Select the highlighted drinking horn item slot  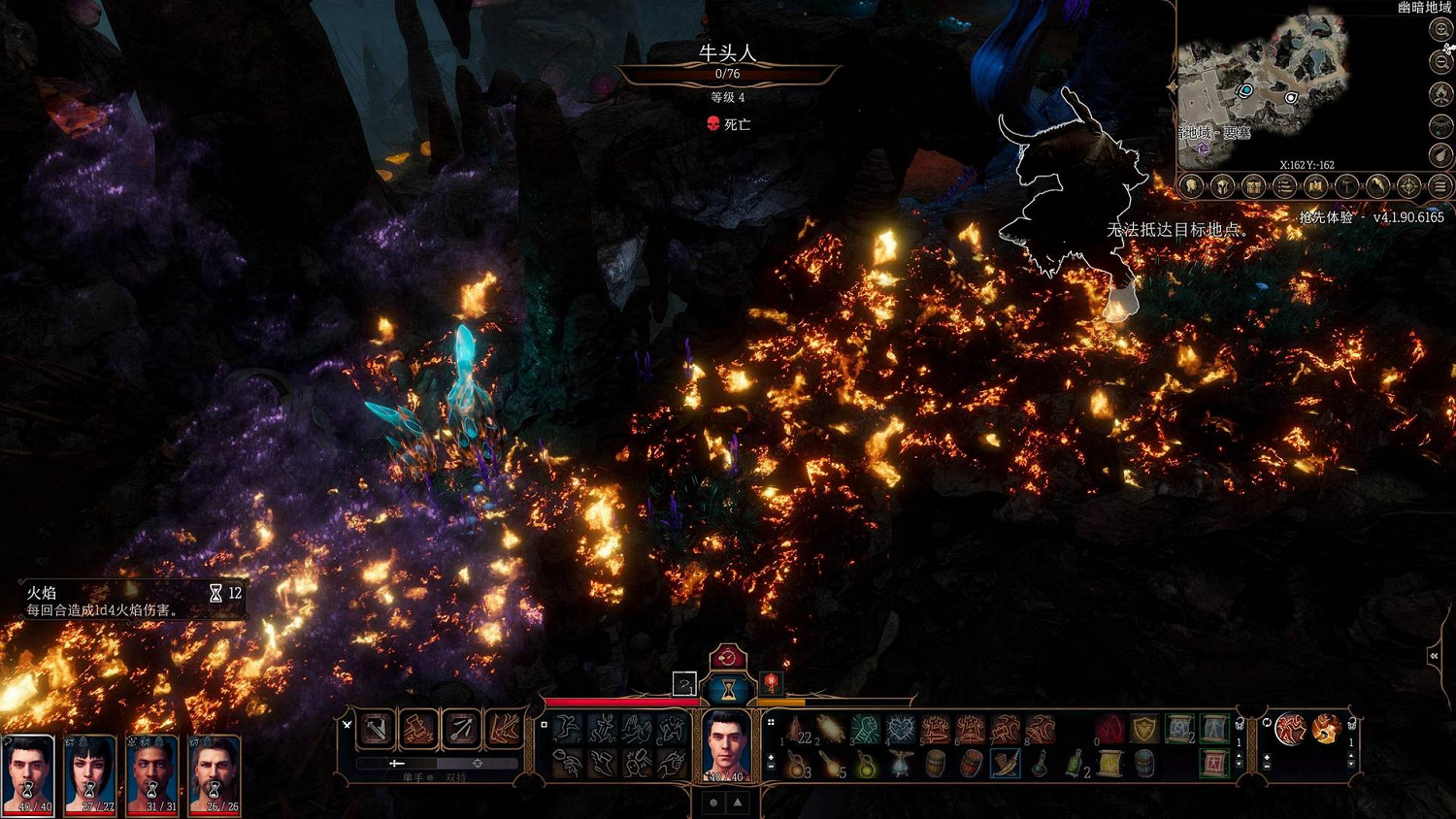click(x=1006, y=764)
